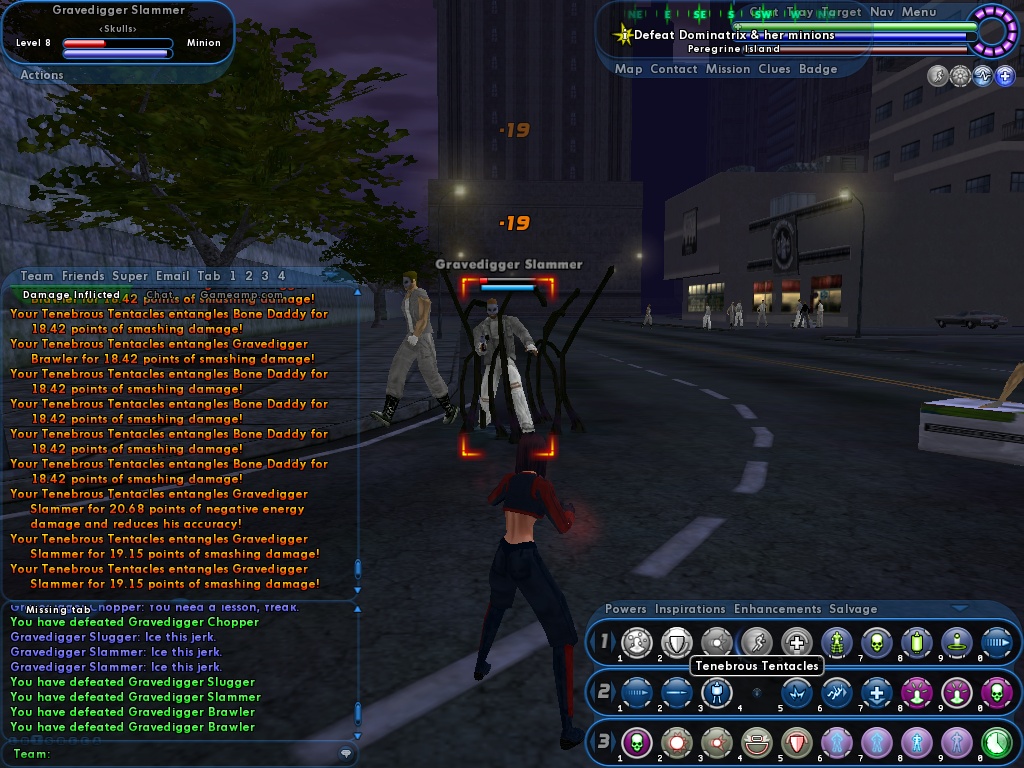Open the Inspirations tray
1024x768 pixels.
tap(690, 609)
